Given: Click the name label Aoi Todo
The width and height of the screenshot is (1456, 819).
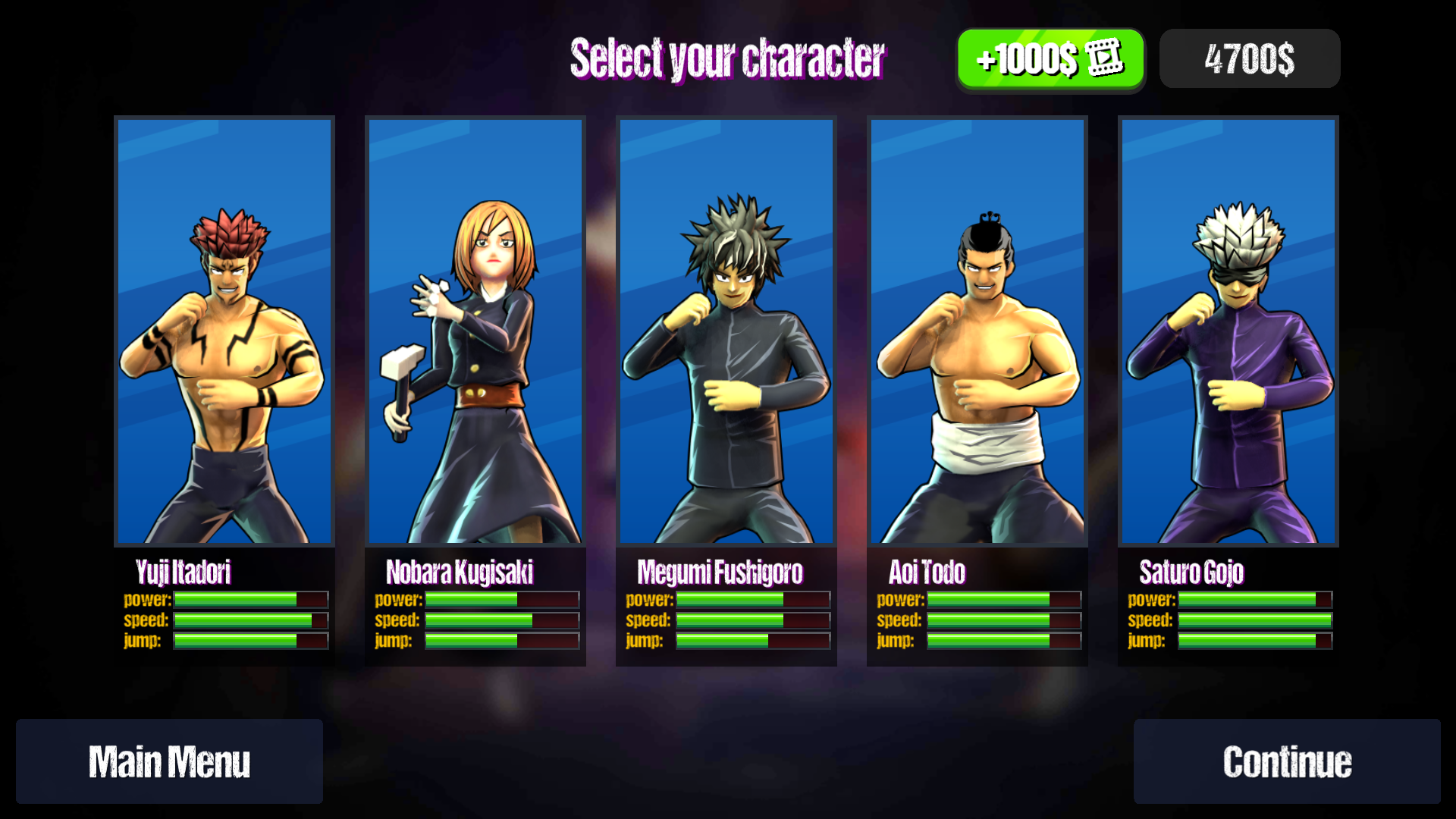Looking at the screenshot, I should click(928, 573).
